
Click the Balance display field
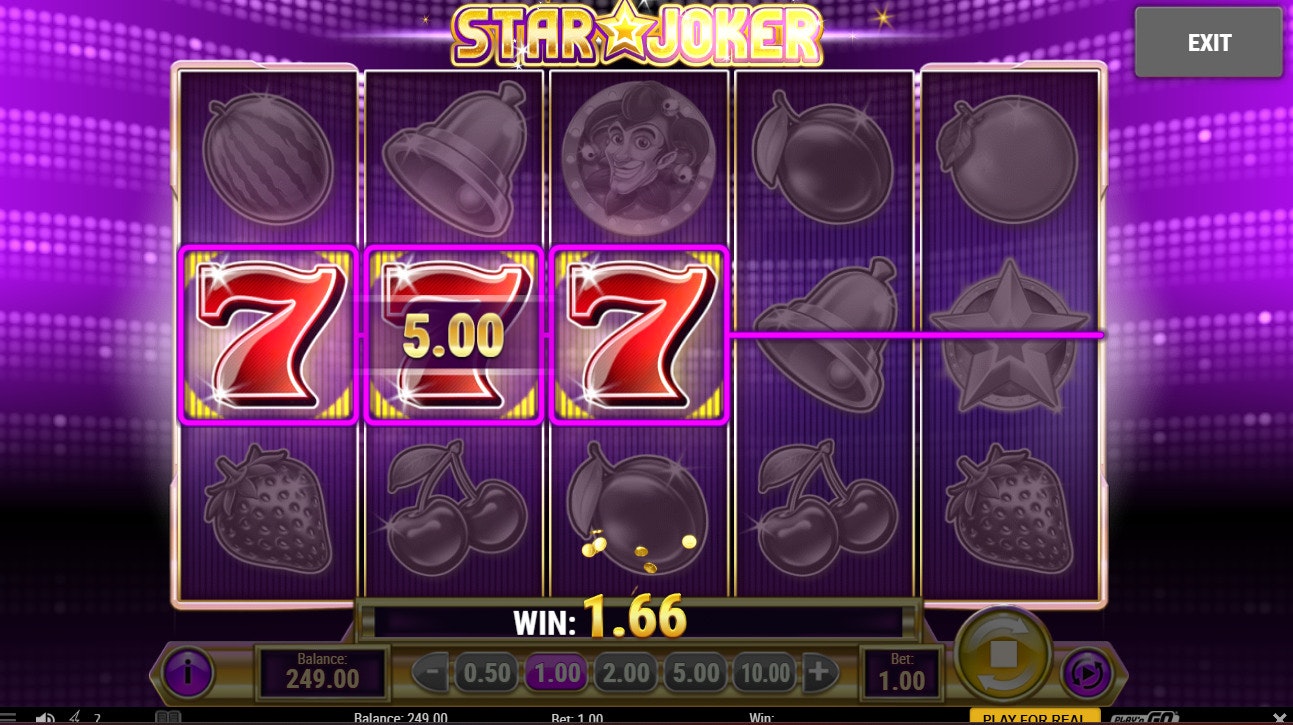tap(322, 671)
